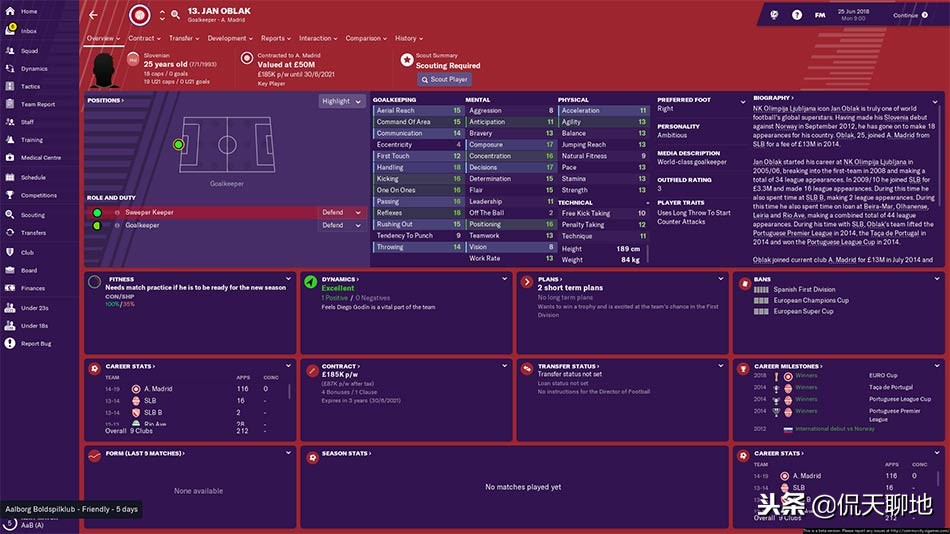Open the History tab dropdown
The height and width of the screenshot is (534, 950).
pyautogui.click(x=407, y=38)
